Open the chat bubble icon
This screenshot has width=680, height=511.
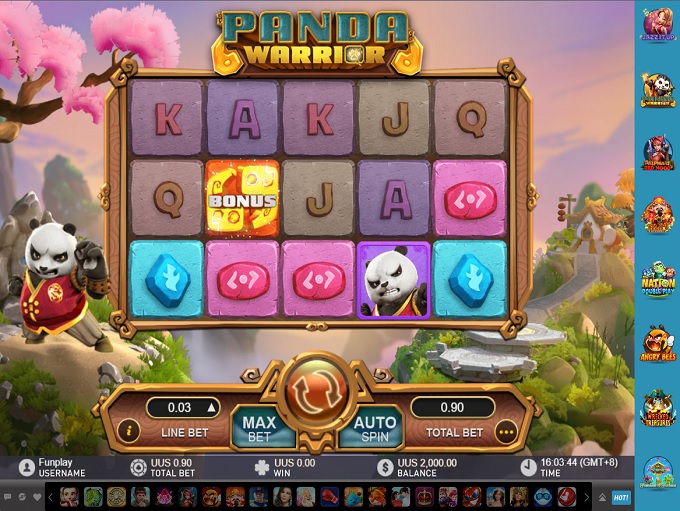[7, 497]
